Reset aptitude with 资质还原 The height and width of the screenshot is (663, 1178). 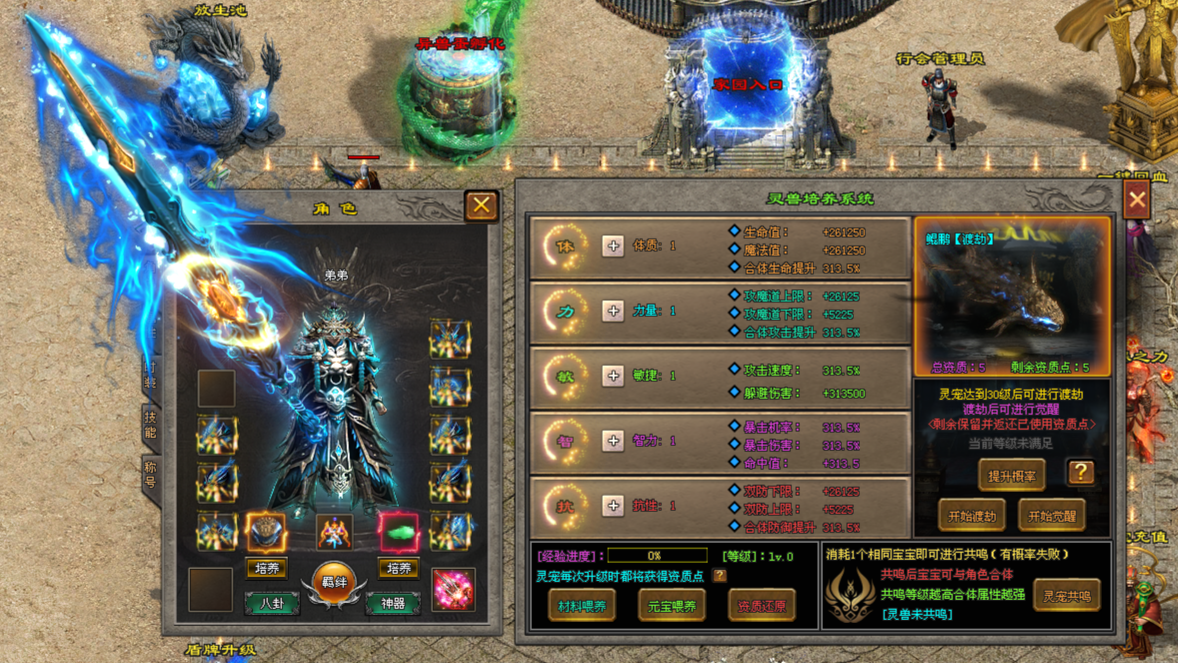coord(761,605)
